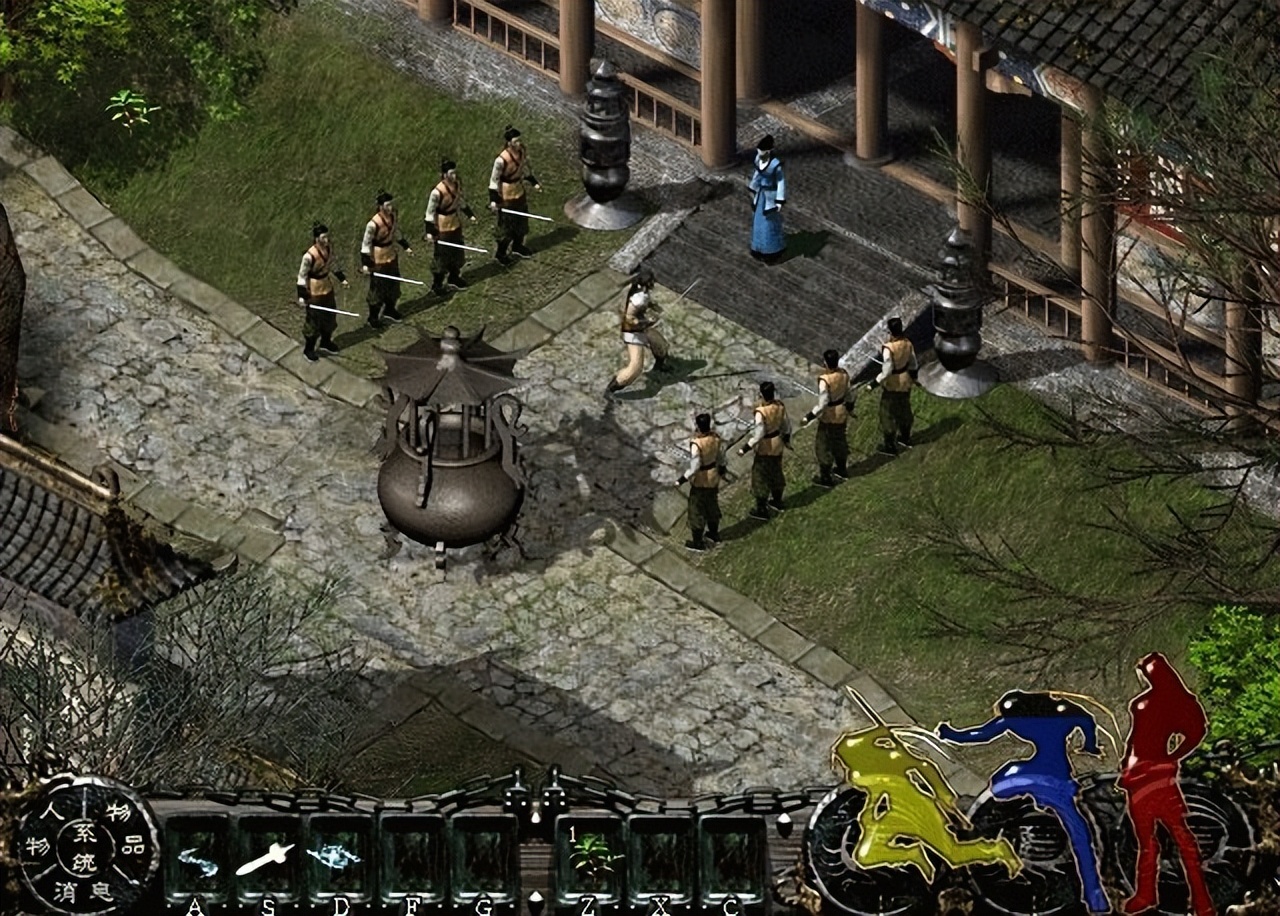
Task: Click the empty skill slot G
Action: [485, 855]
